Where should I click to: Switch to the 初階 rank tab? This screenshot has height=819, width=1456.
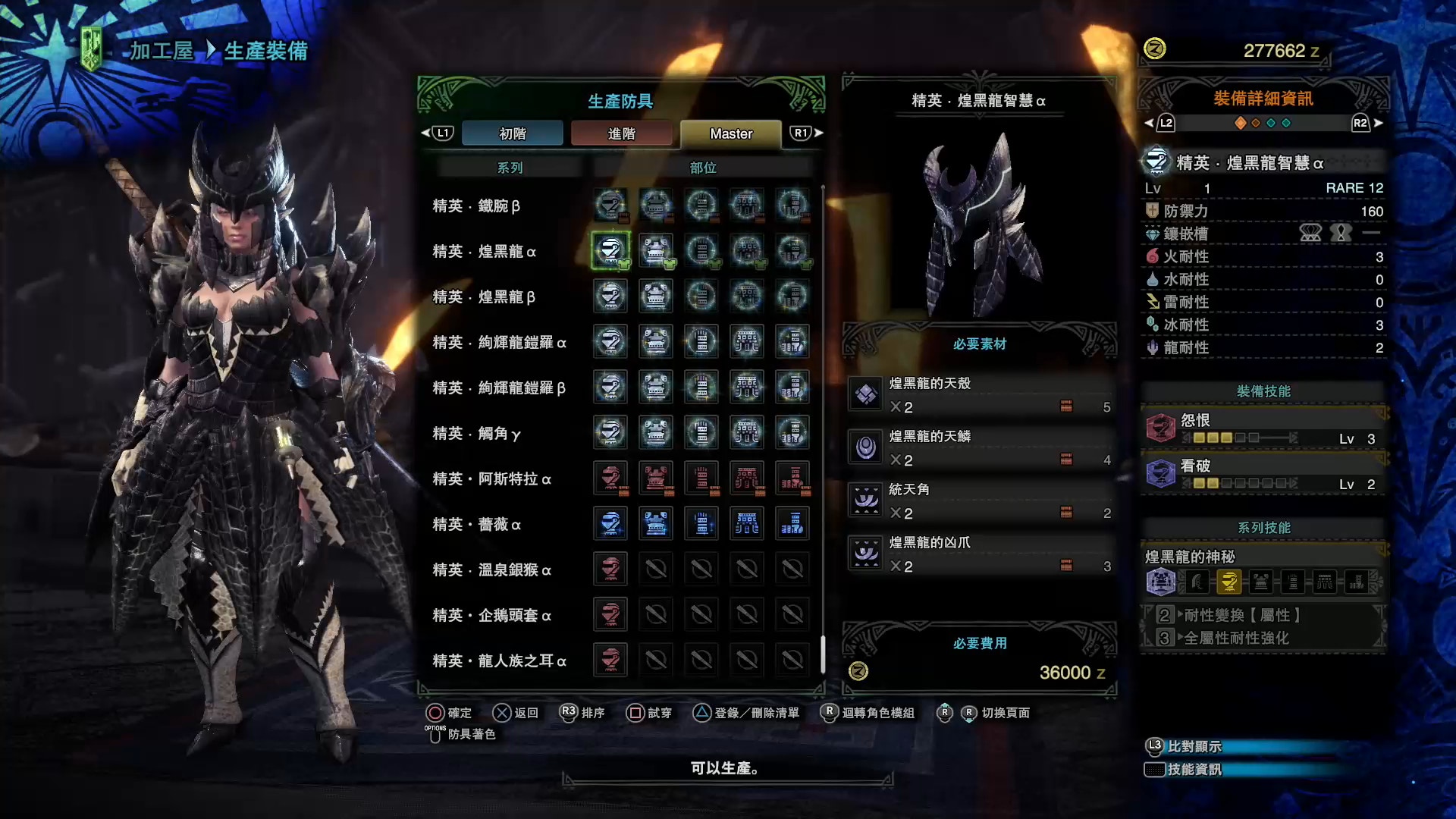[512, 133]
